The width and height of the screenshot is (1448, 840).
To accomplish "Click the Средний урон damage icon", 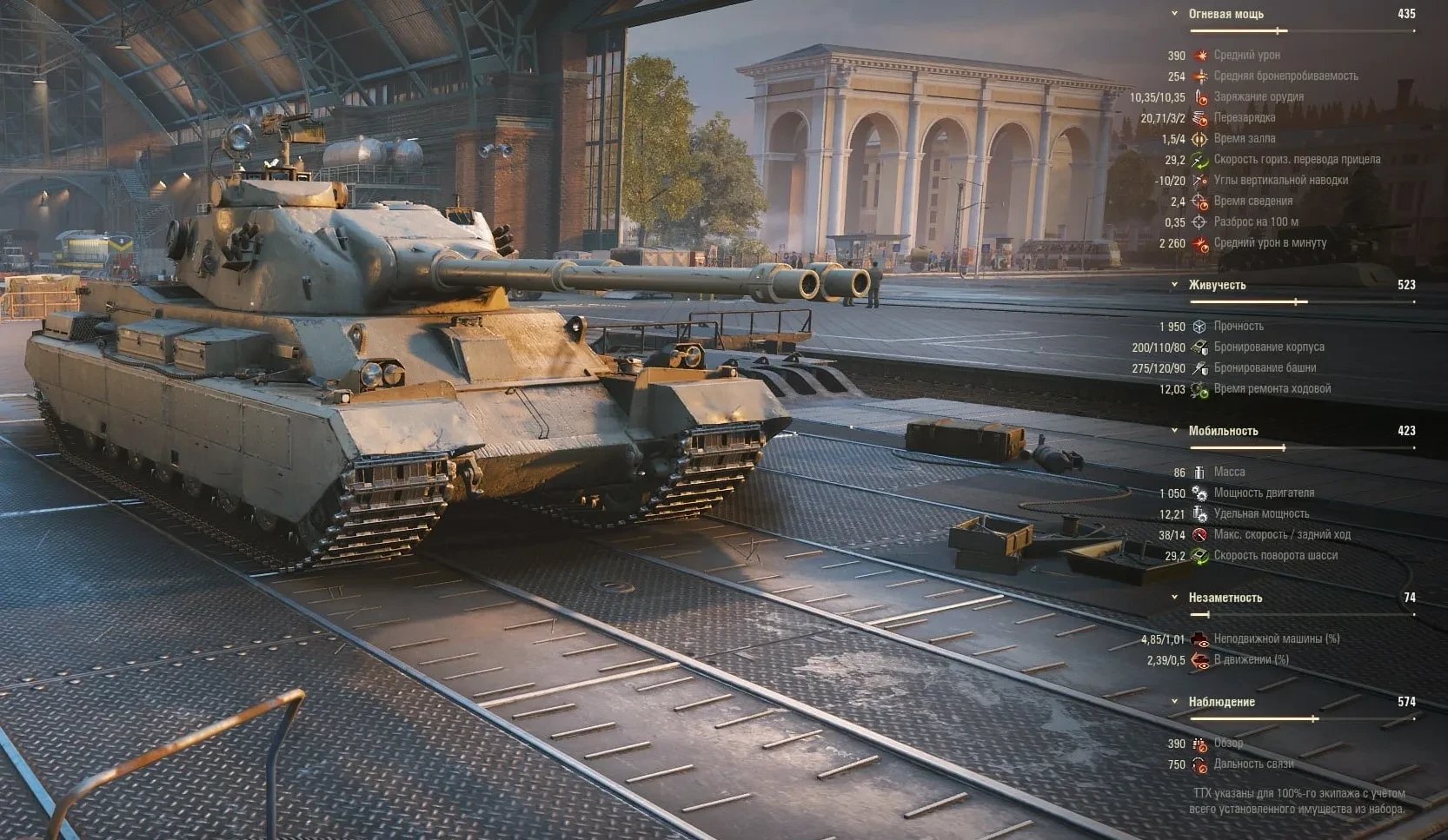I will pos(1202,55).
